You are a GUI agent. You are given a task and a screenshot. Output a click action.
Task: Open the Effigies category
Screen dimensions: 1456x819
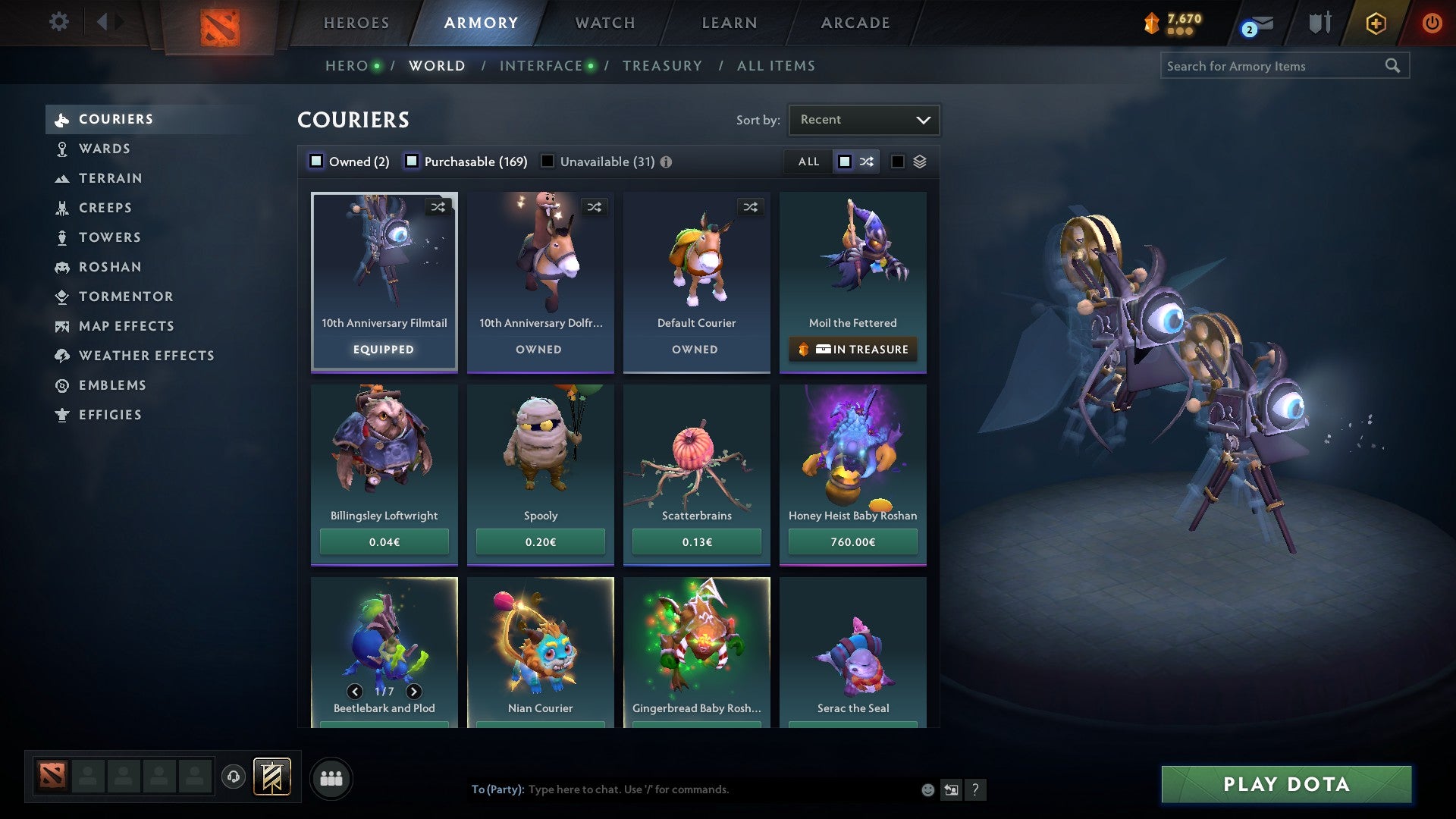tap(110, 415)
